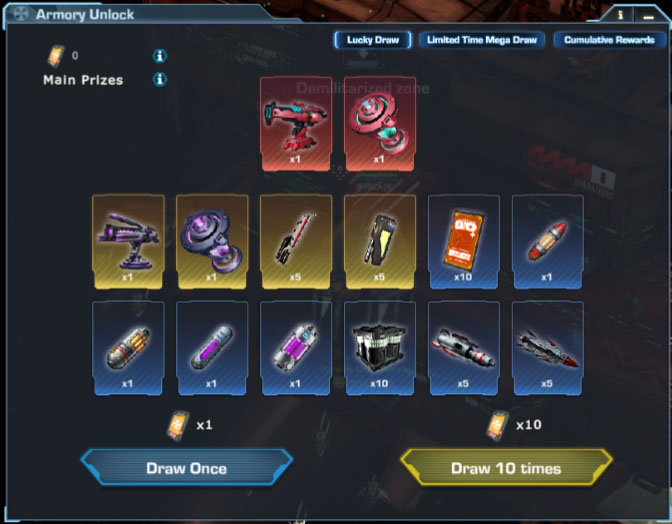Choose the gold-framed purple turret prize

pos(128,240)
